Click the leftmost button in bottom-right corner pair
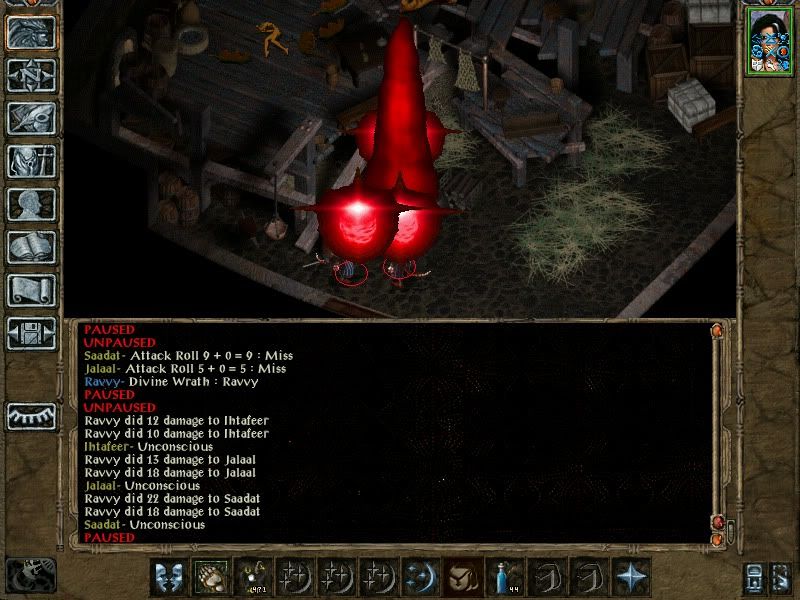This screenshot has width=800, height=600. pos(754,577)
